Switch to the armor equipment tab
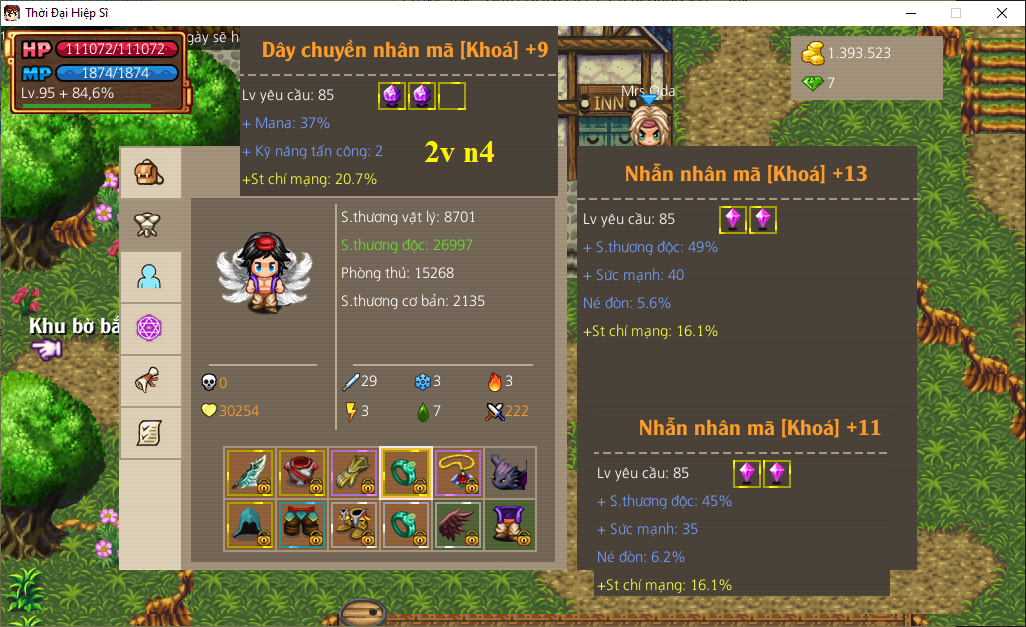This screenshot has height=627, width=1026. pyautogui.click(x=150, y=224)
